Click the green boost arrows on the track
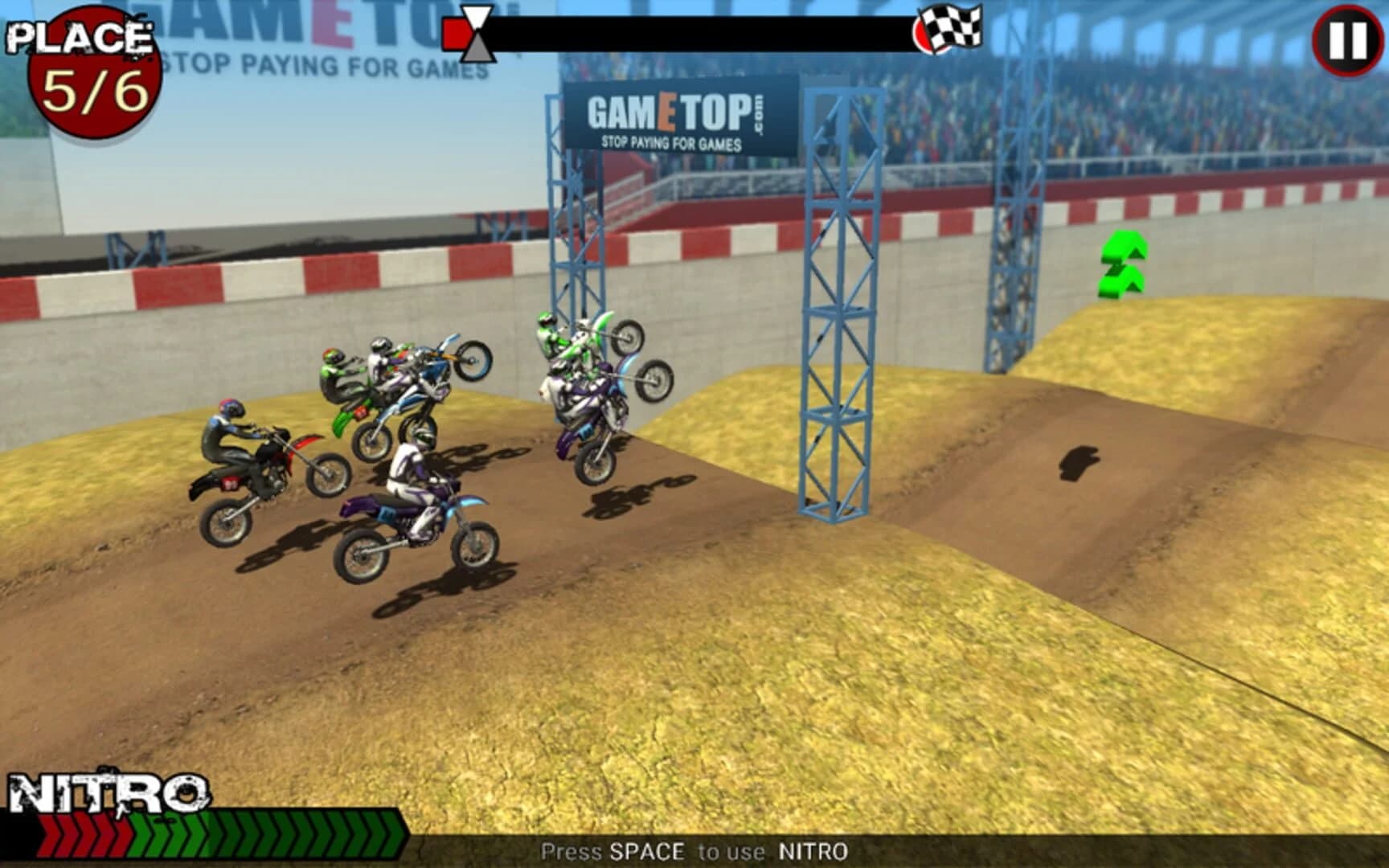 (x=1124, y=265)
